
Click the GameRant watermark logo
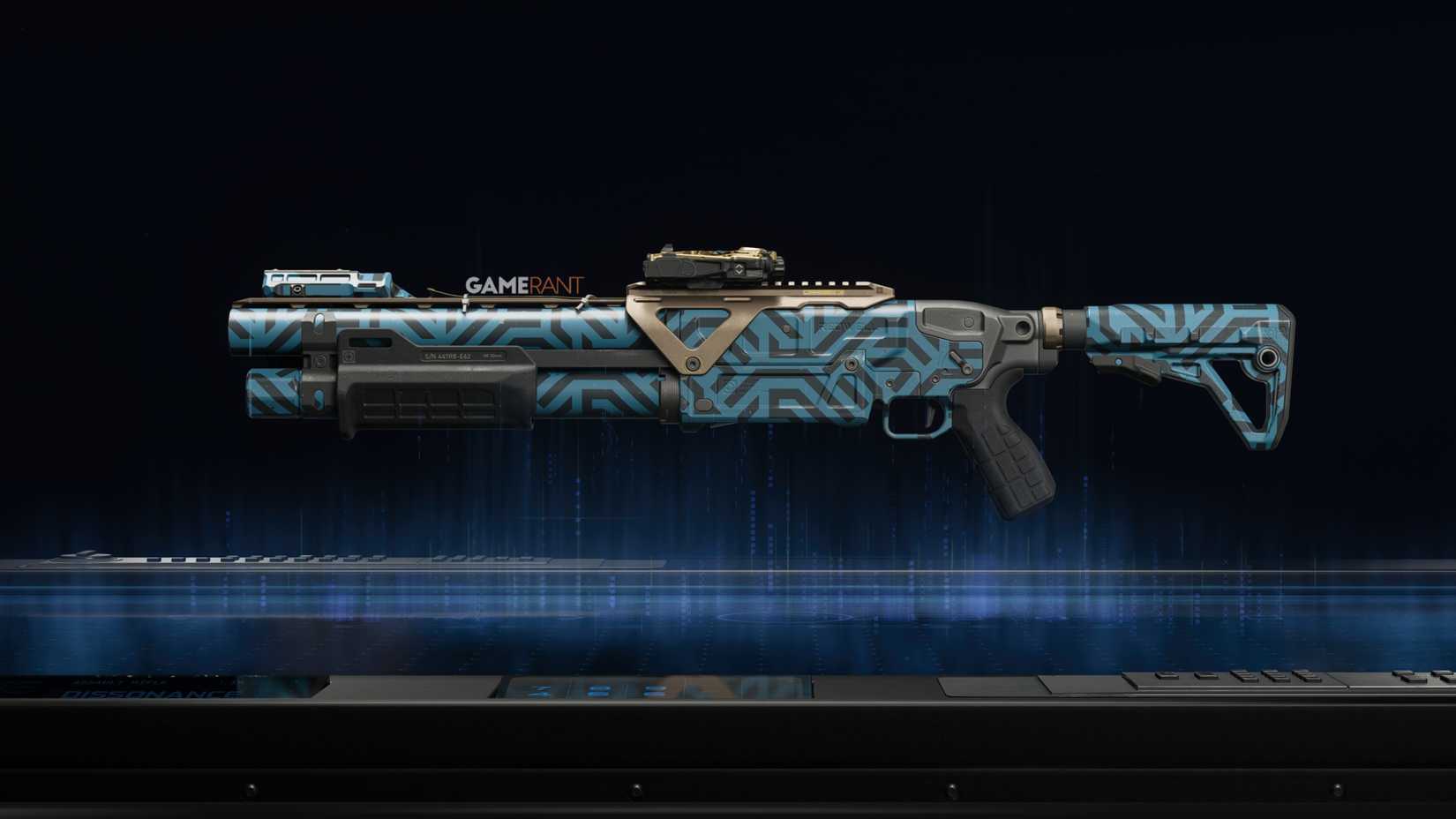coord(528,284)
